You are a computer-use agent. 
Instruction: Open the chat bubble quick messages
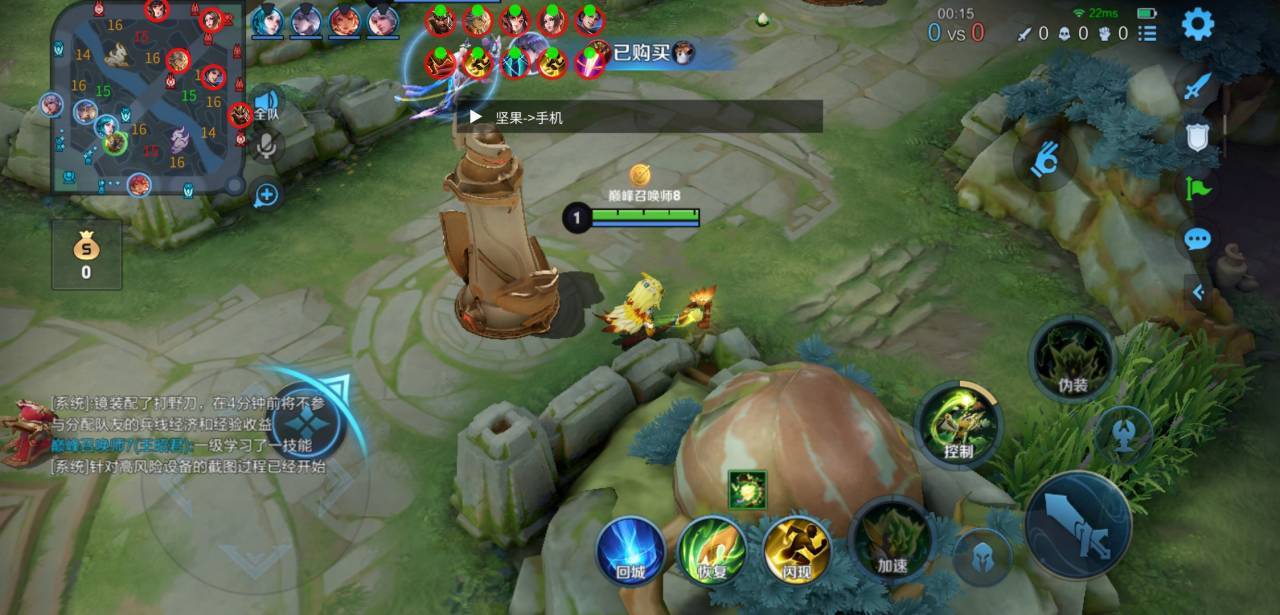tap(1197, 239)
